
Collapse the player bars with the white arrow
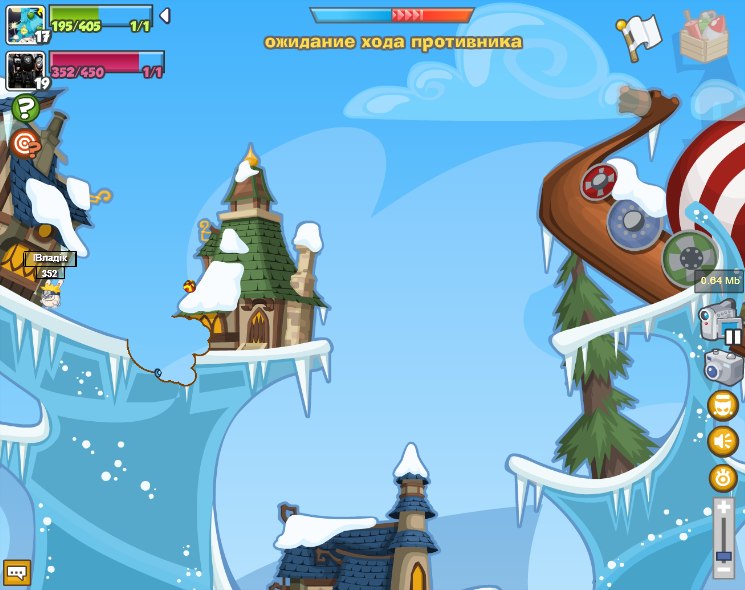pos(165,16)
